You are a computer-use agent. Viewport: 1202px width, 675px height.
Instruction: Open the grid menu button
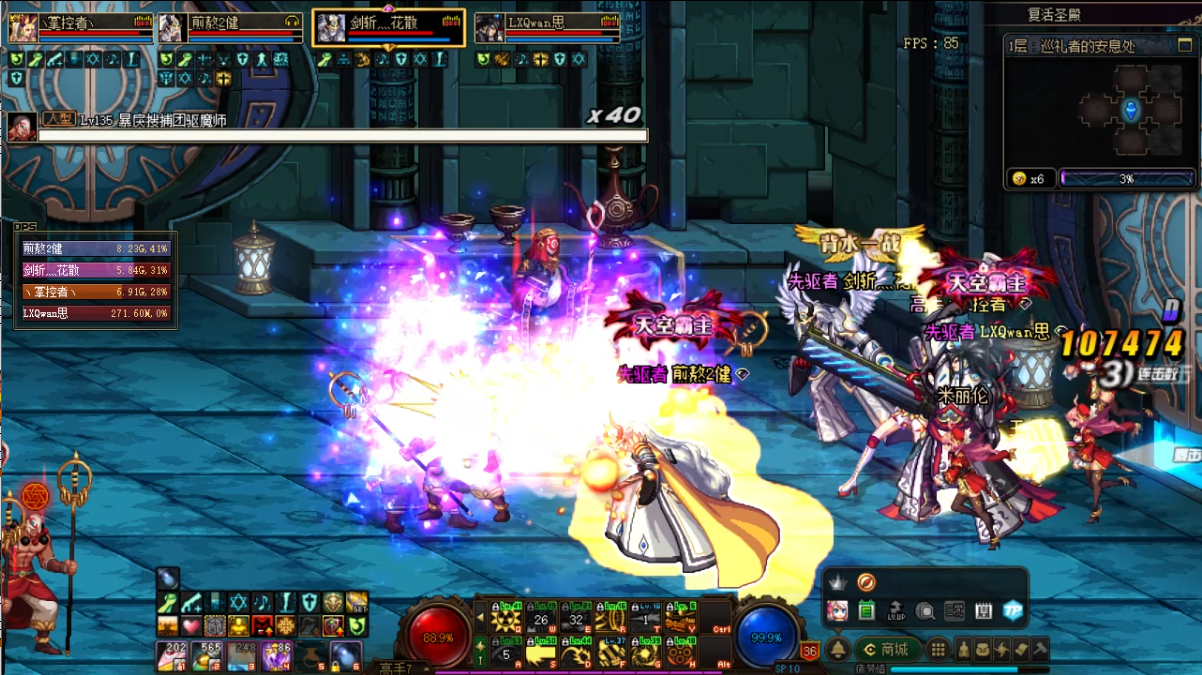[937, 649]
